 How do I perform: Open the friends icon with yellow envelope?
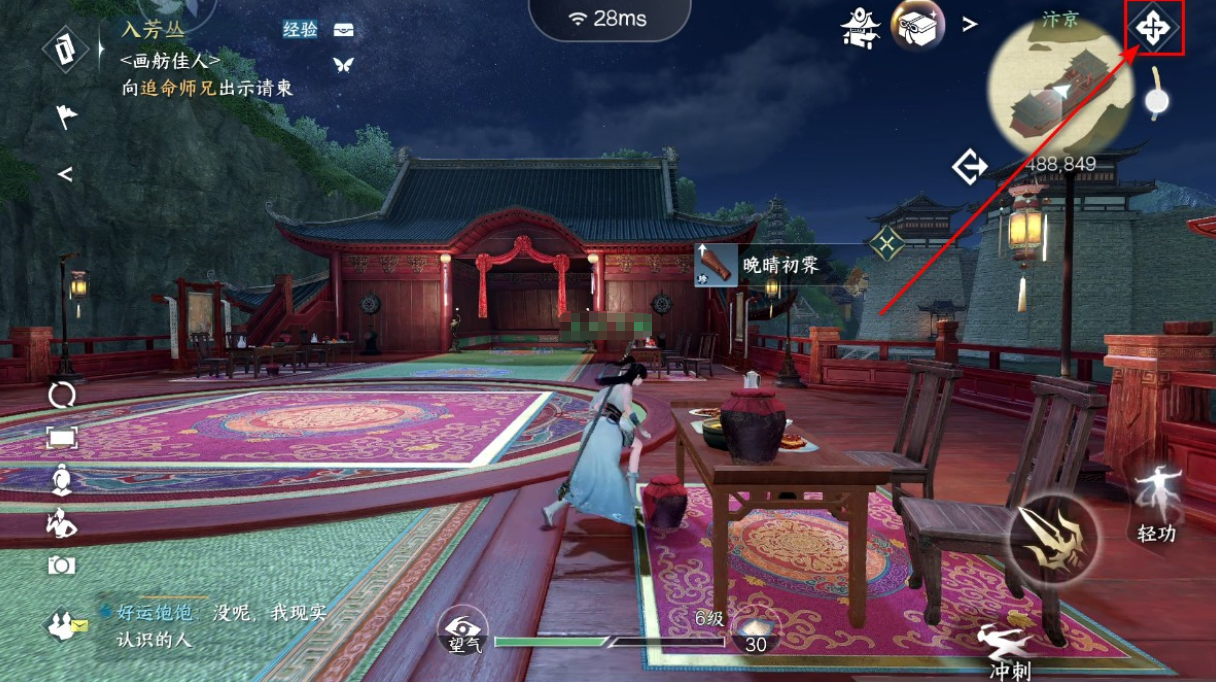coord(66,626)
